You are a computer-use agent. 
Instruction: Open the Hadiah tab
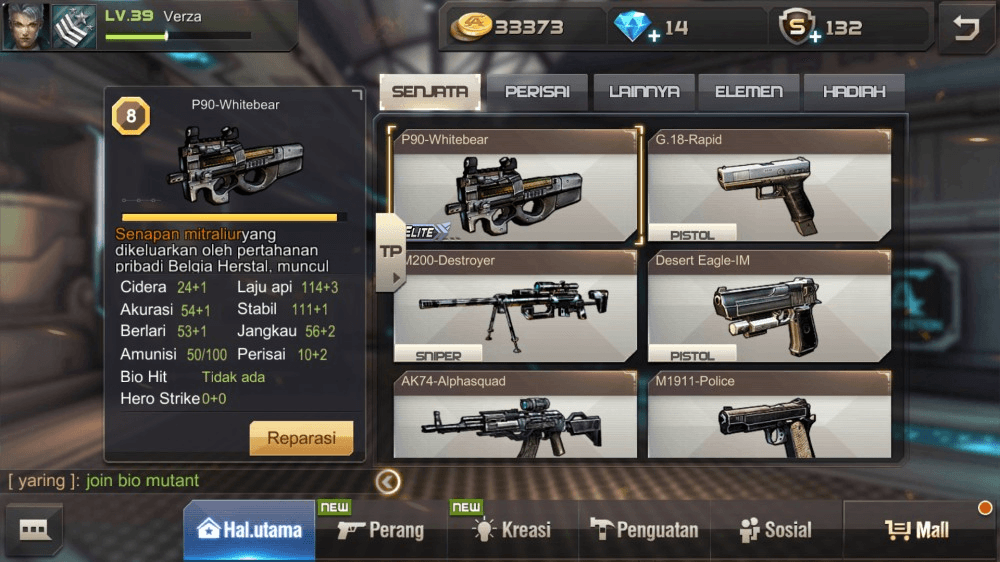[854, 92]
